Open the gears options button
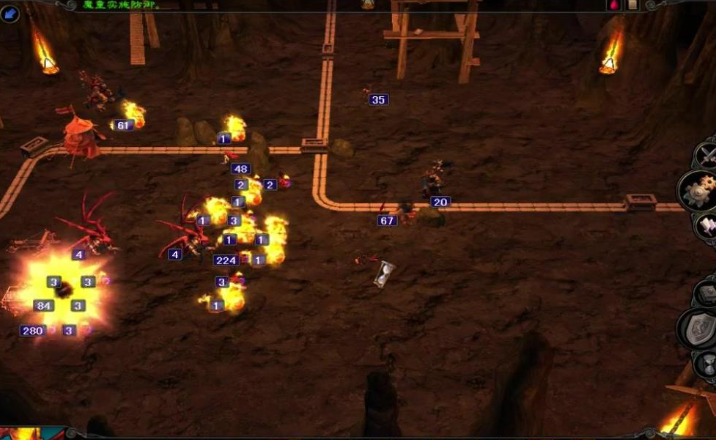716x440 pixels. pyautogui.click(x=700, y=189)
